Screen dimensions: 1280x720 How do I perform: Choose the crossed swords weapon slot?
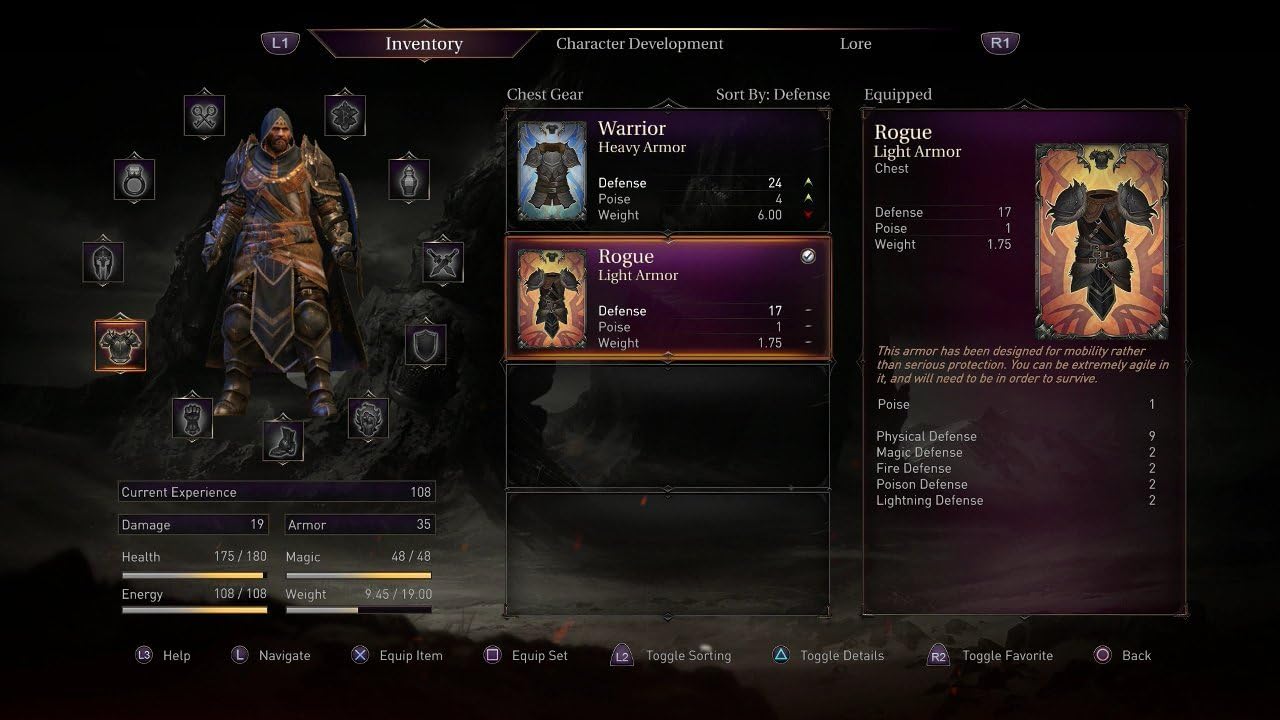[442, 262]
